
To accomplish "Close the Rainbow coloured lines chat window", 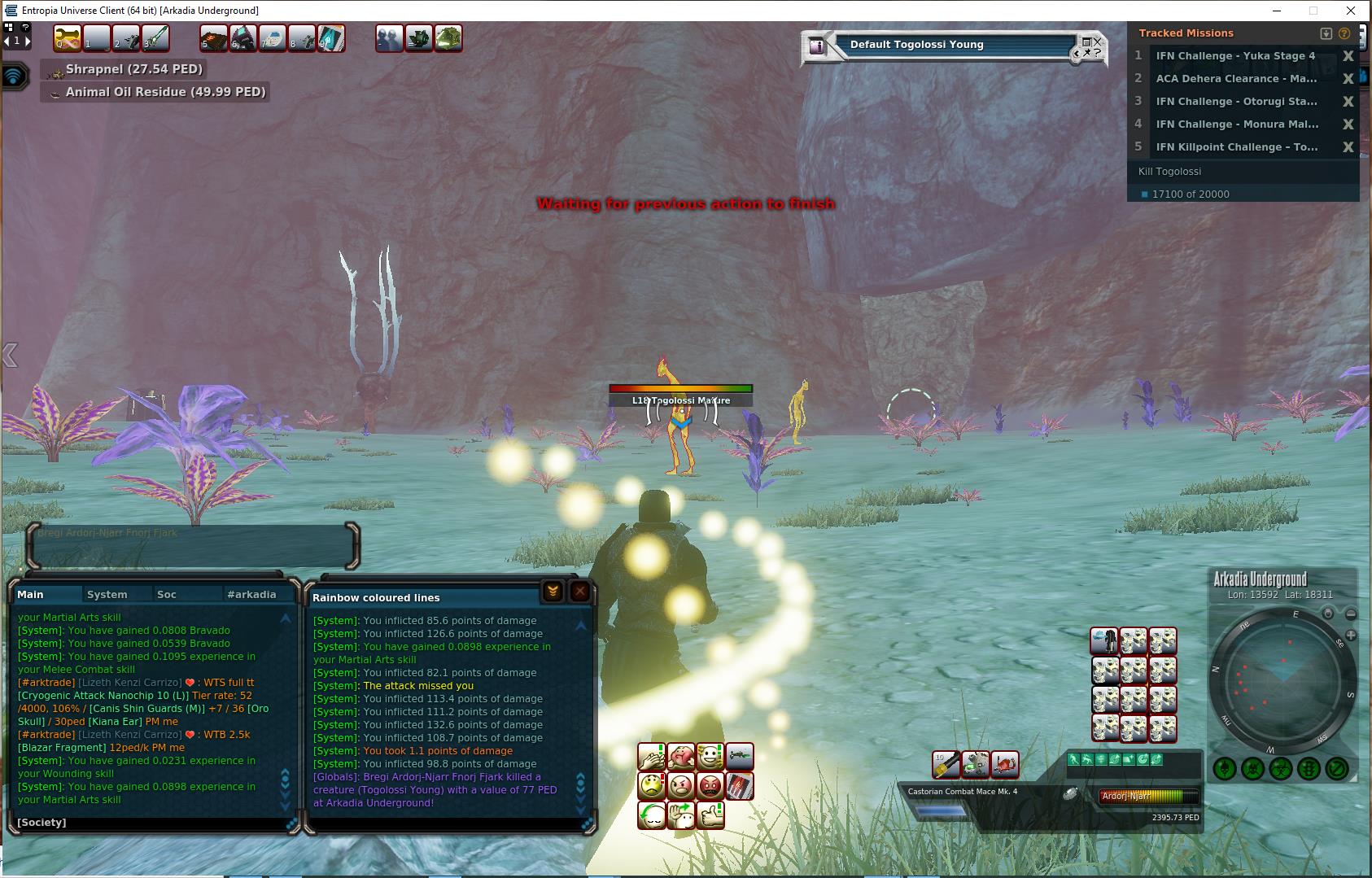I will point(579,592).
